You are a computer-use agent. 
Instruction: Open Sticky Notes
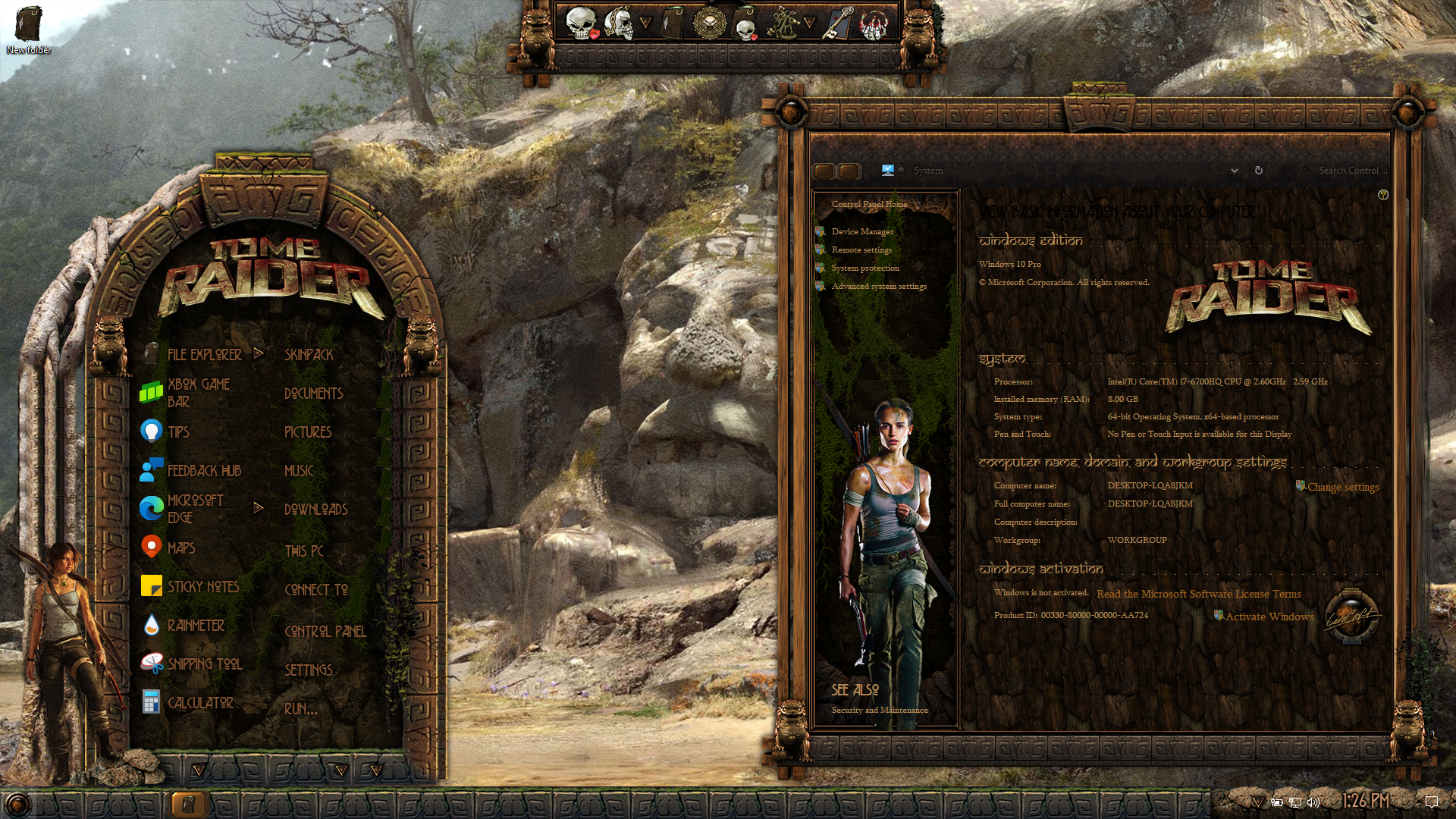pos(202,586)
